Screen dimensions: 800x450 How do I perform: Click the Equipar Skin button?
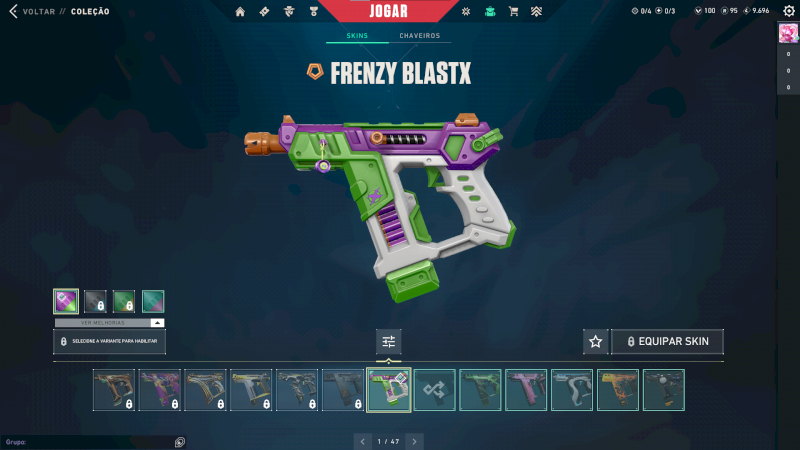coord(667,342)
